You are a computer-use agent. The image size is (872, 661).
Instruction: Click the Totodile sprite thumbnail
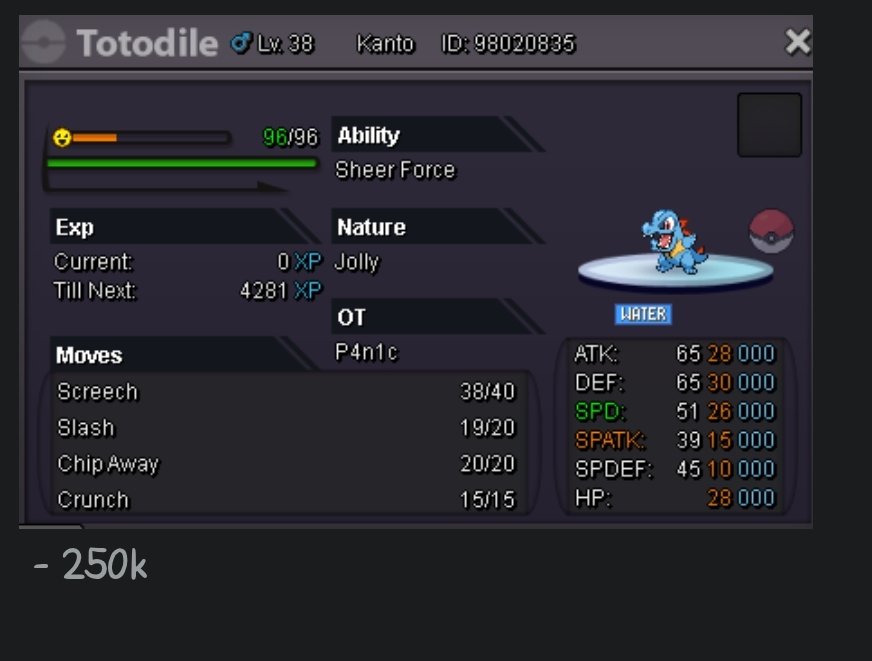676,243
